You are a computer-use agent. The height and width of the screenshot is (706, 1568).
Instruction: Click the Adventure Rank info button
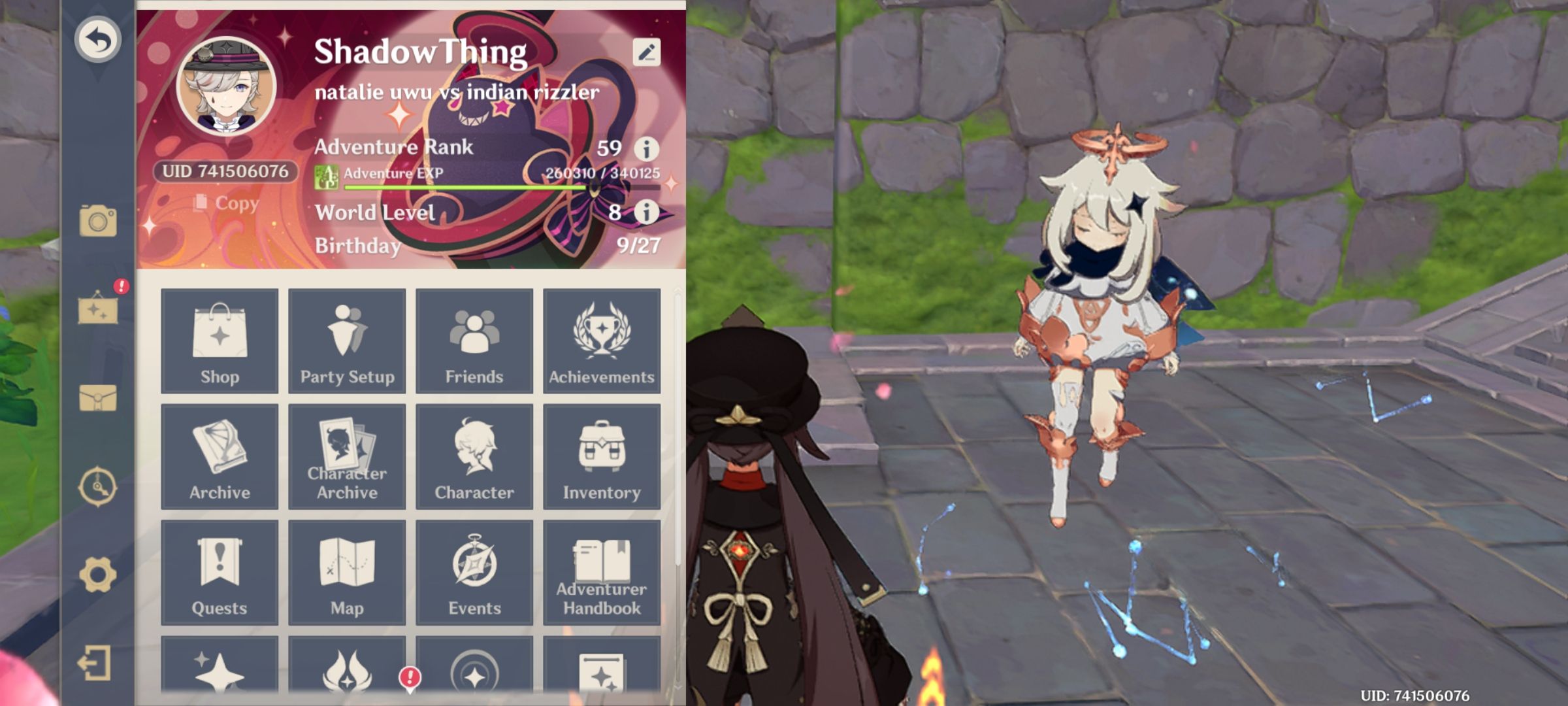[x=647, y=148]
